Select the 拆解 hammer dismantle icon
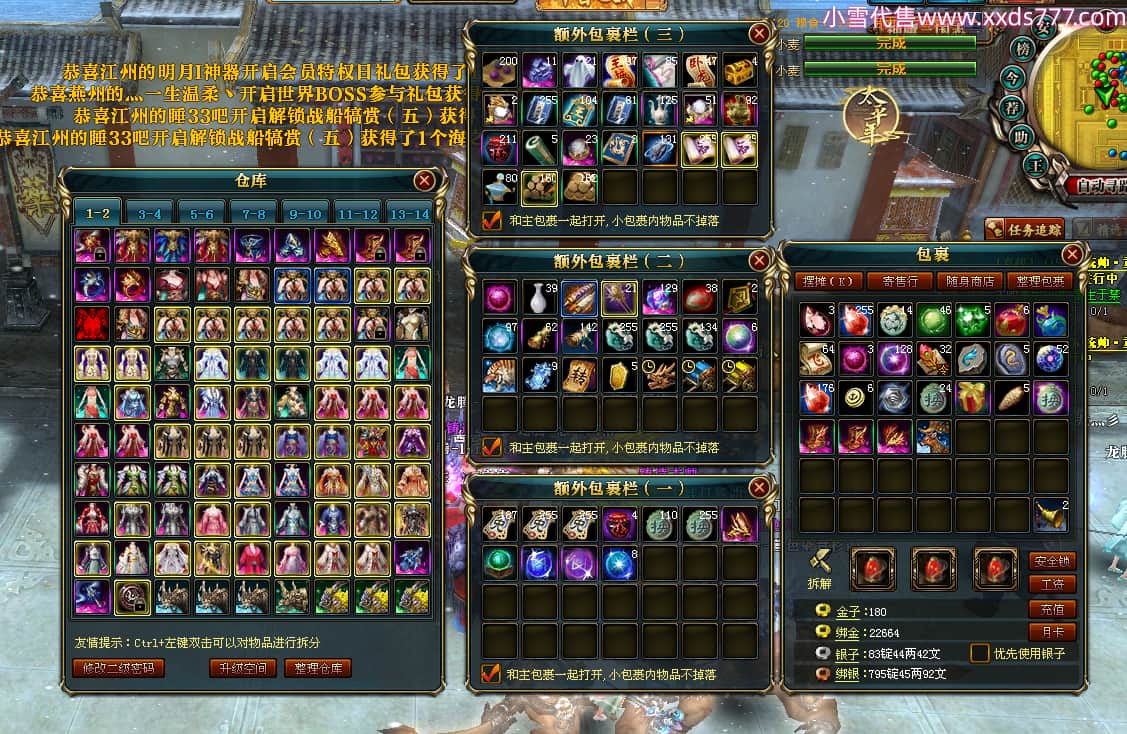Screen dimensions: 1127x734 pyautogui.click(x=820, y=563)
